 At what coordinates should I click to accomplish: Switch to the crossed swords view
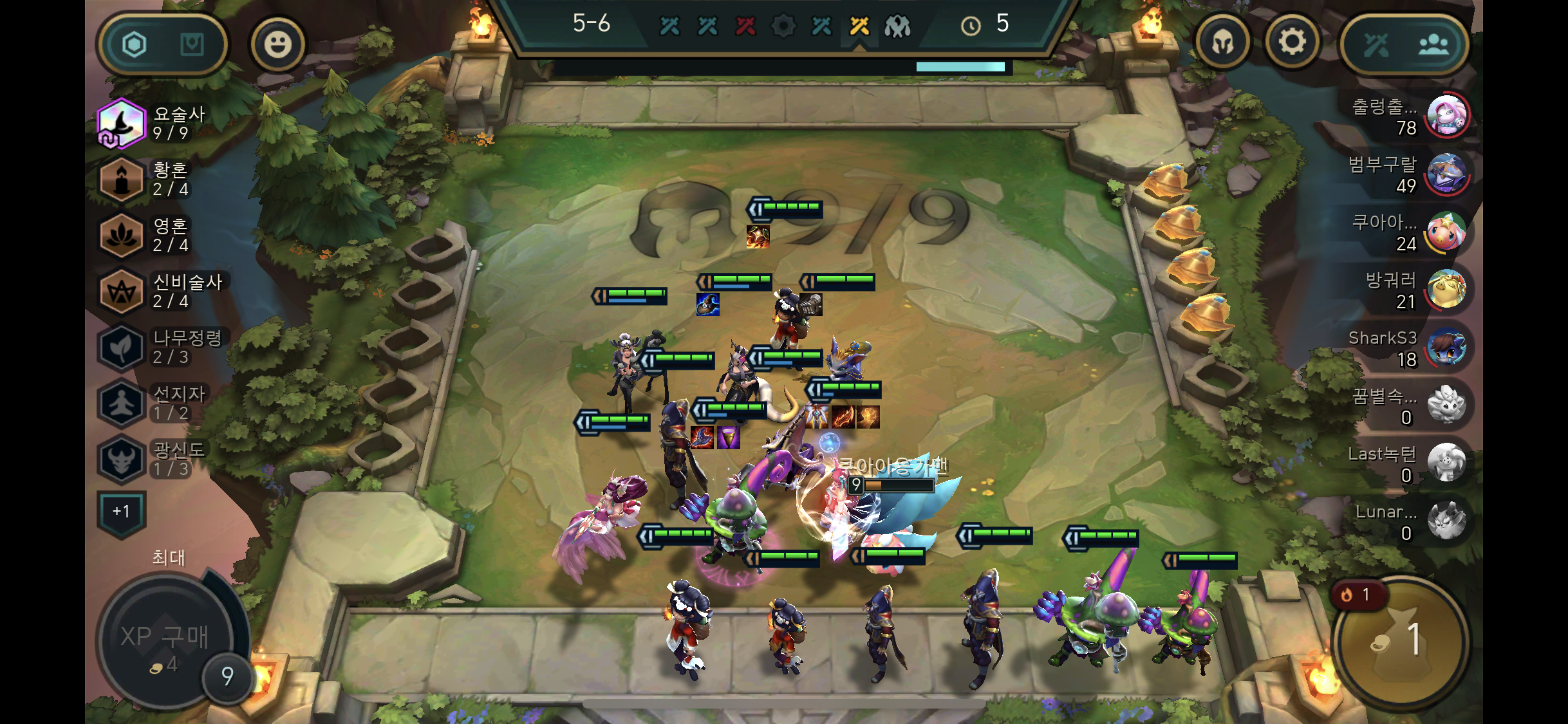point(1376,44)
